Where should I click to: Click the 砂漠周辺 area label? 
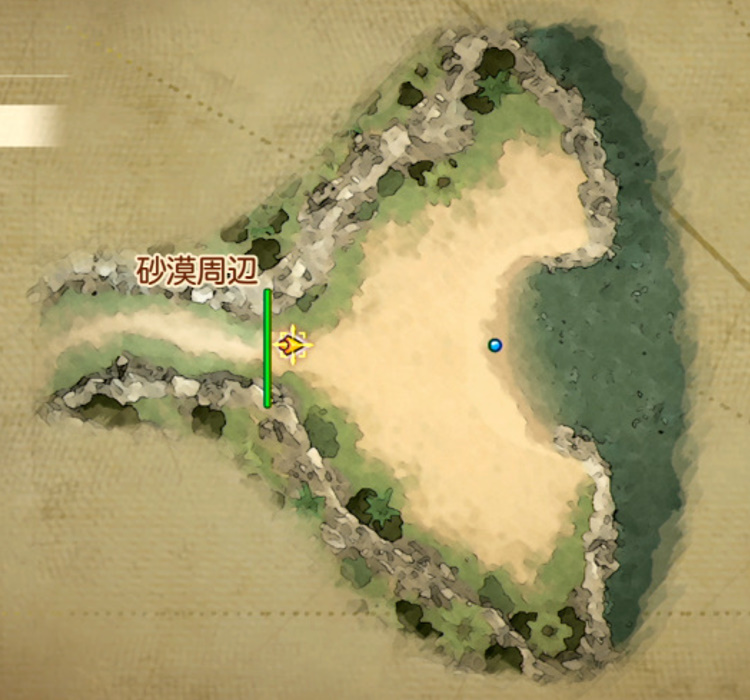point(198,270)
